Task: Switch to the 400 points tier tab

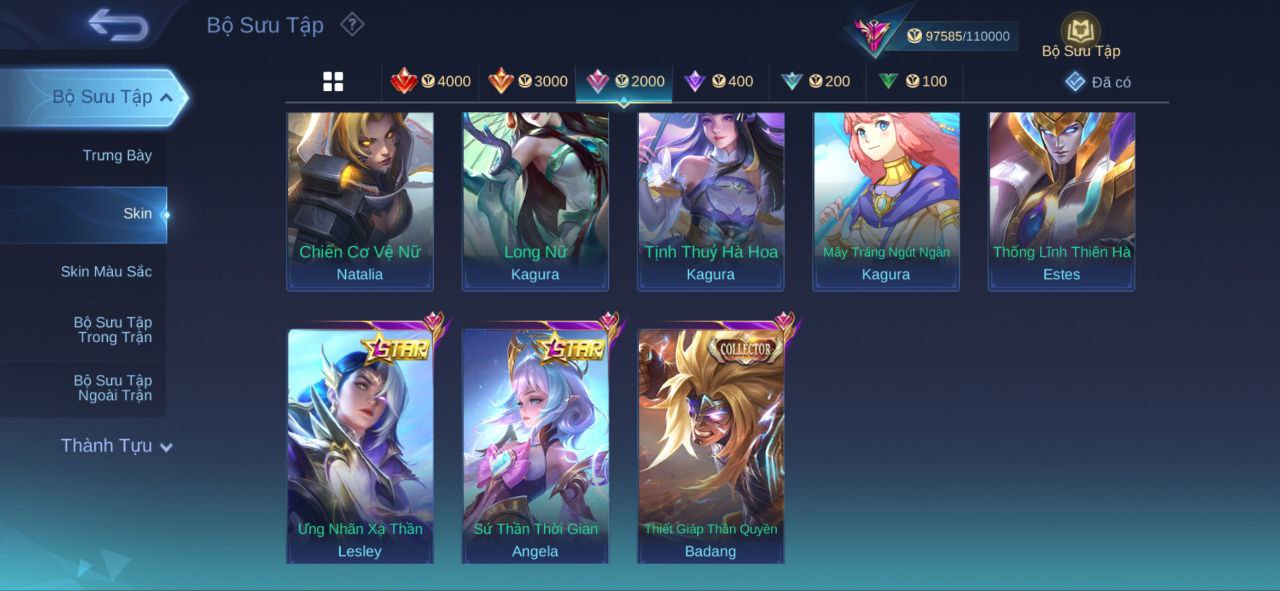Action: pyautogui.click(x=719, y=82)
